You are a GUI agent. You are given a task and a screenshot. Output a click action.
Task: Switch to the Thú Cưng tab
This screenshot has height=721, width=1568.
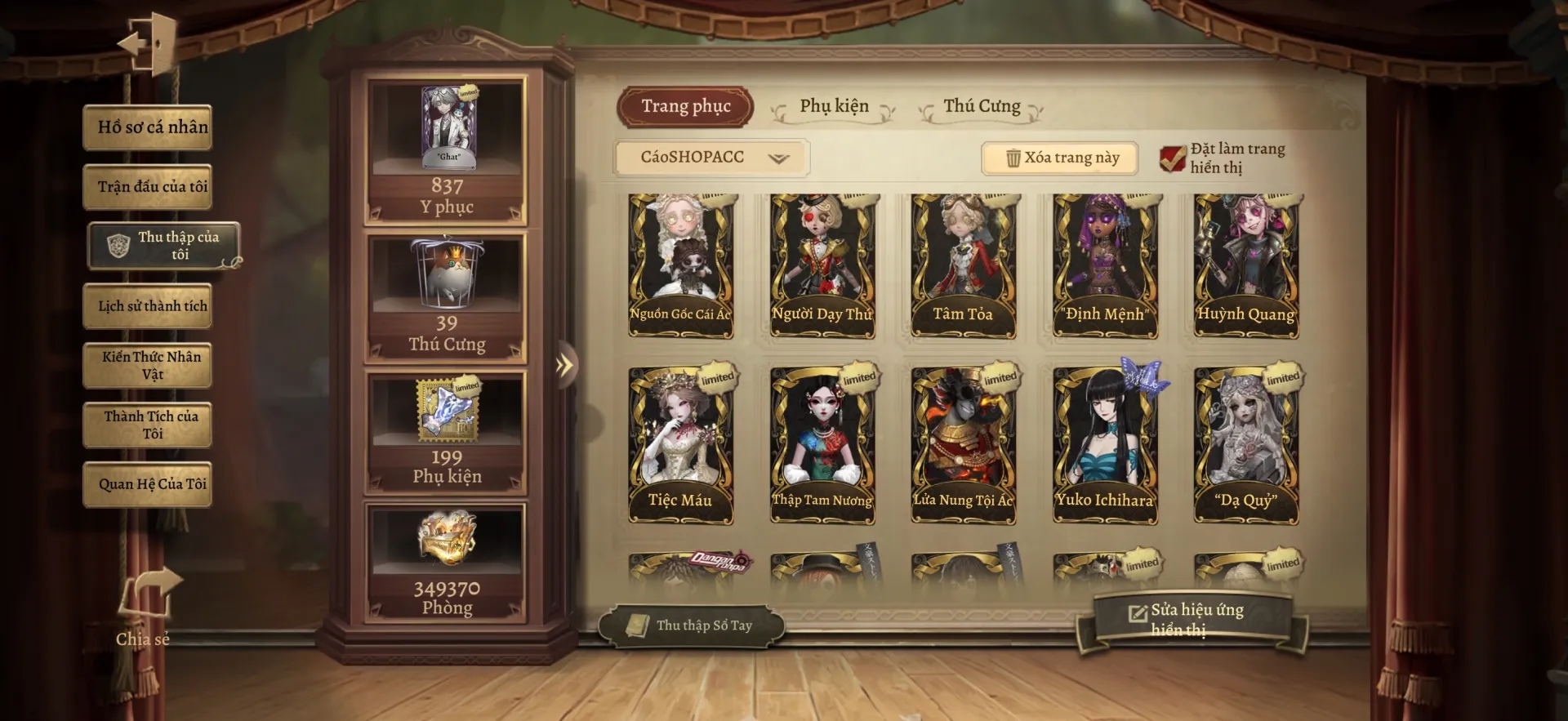(982, 107)
